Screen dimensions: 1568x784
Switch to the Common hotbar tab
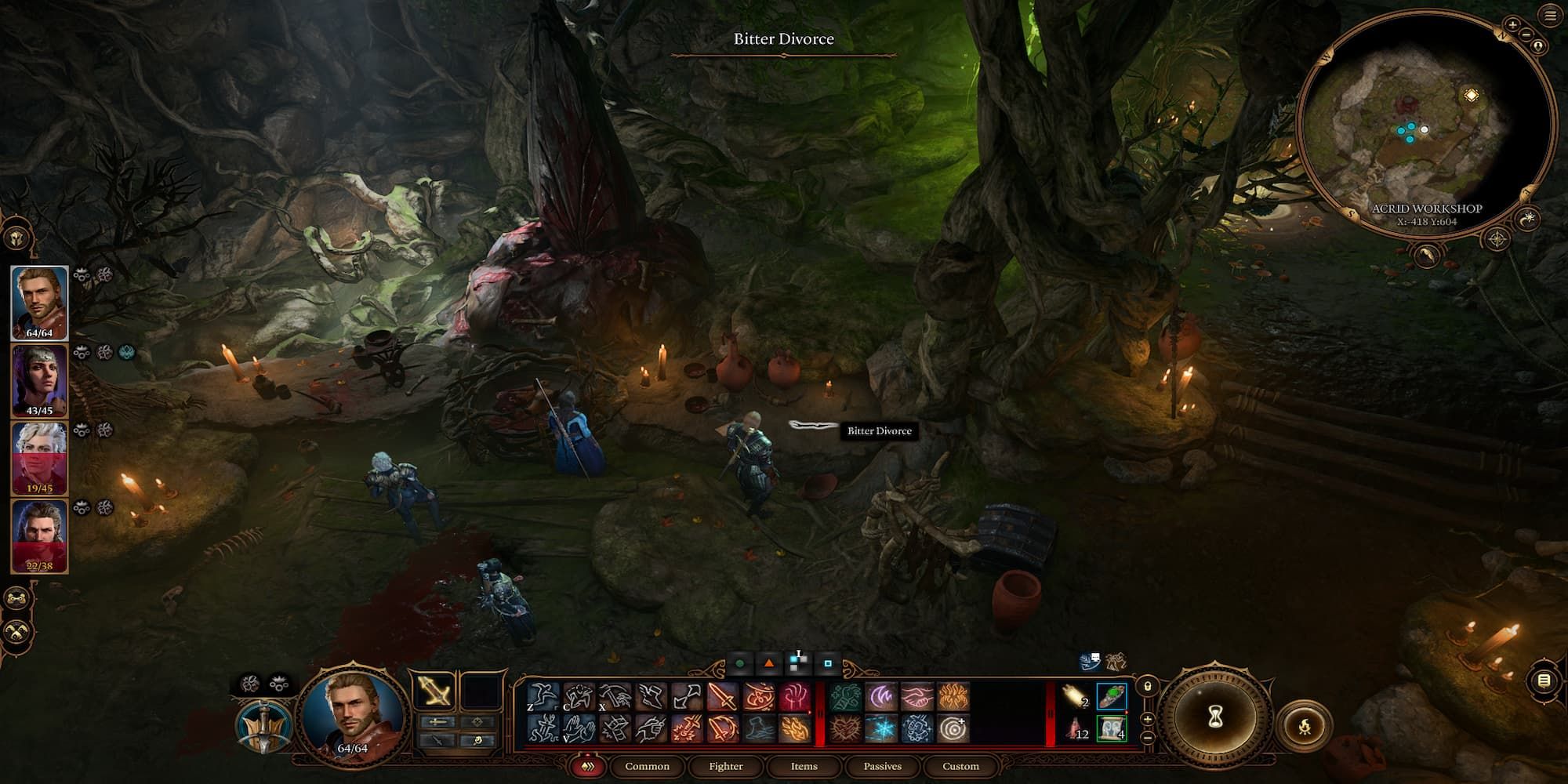click(x=647, y=766)
